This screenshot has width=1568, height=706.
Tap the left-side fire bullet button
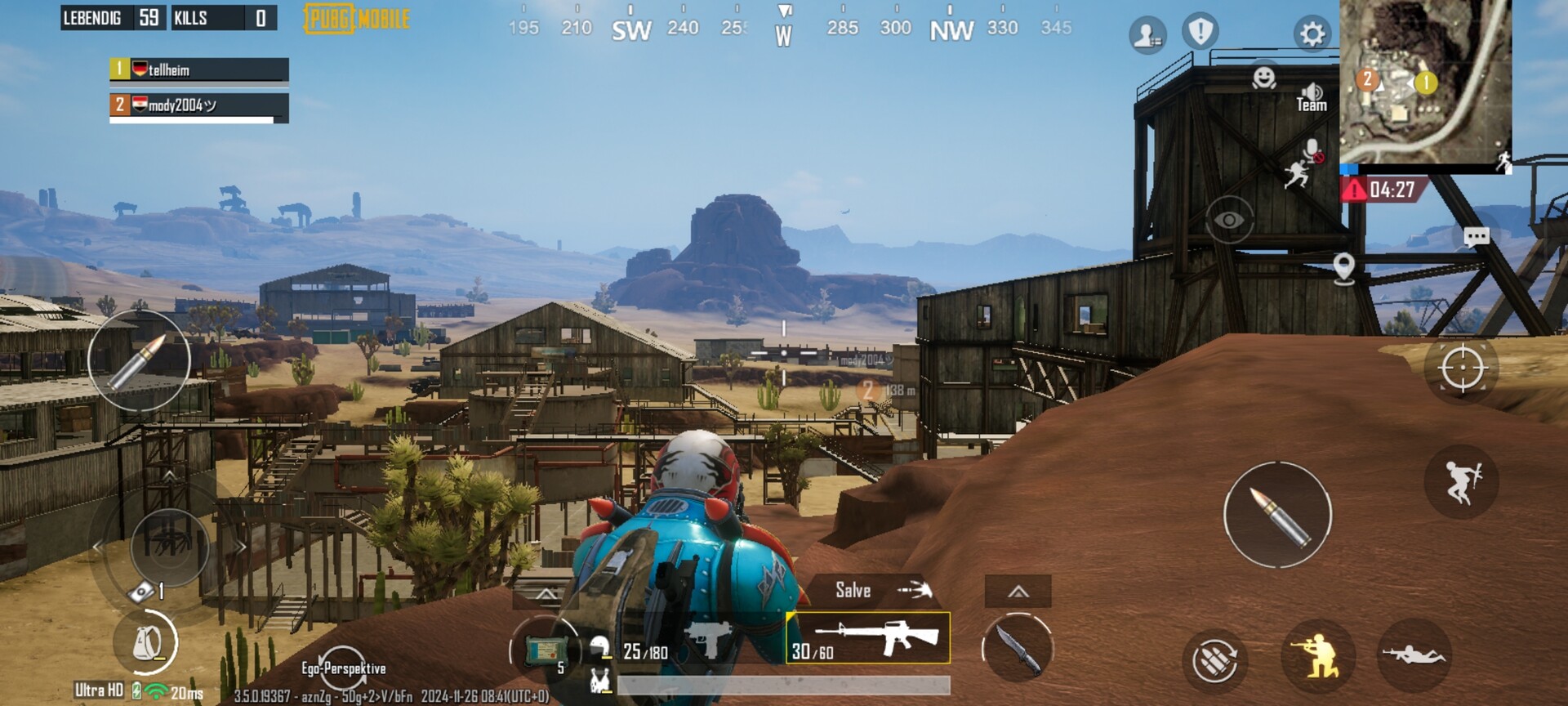pos(139,360)
